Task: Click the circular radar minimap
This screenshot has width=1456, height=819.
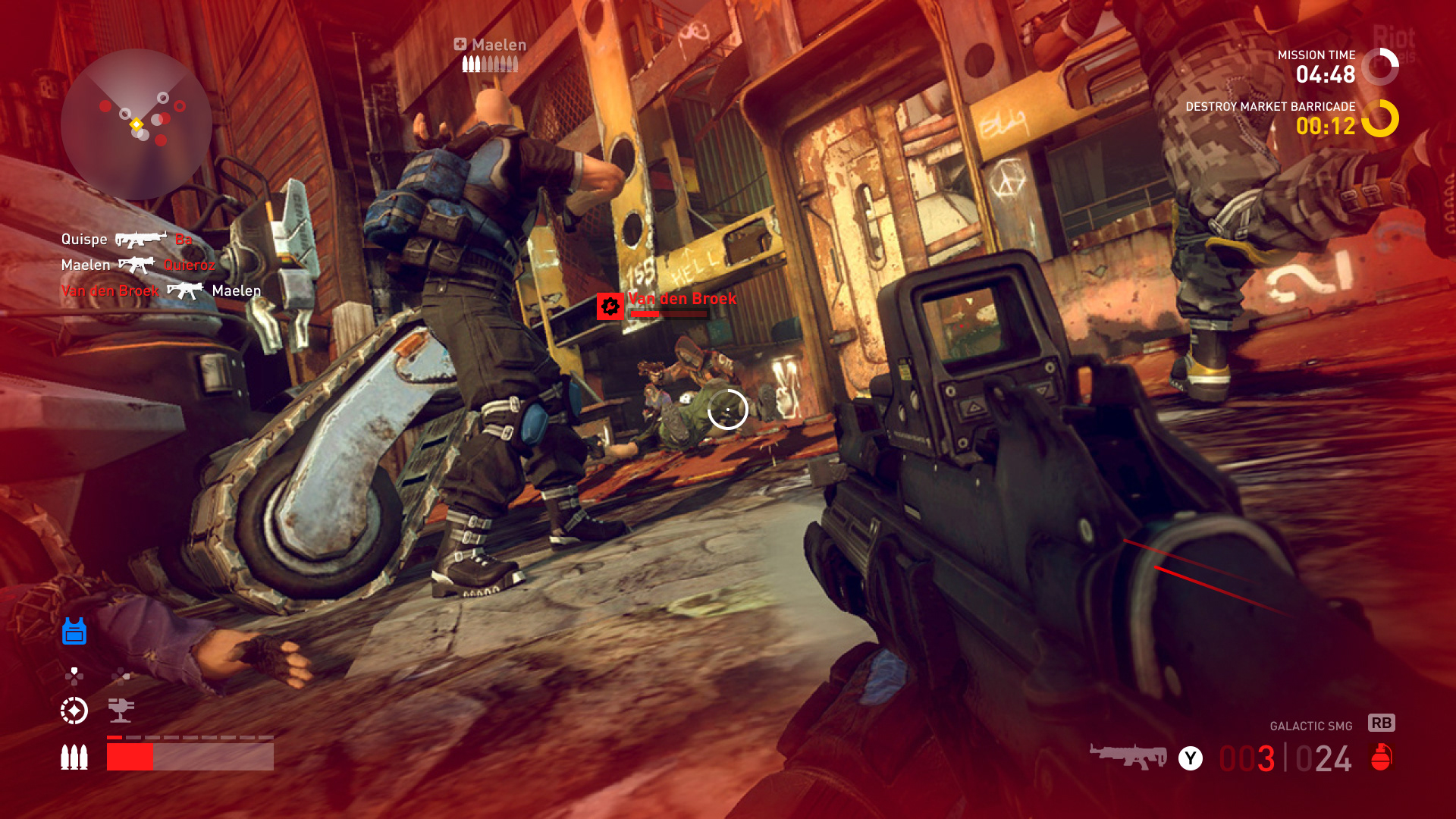Action: pyautogui.click(x=136, y=124)
